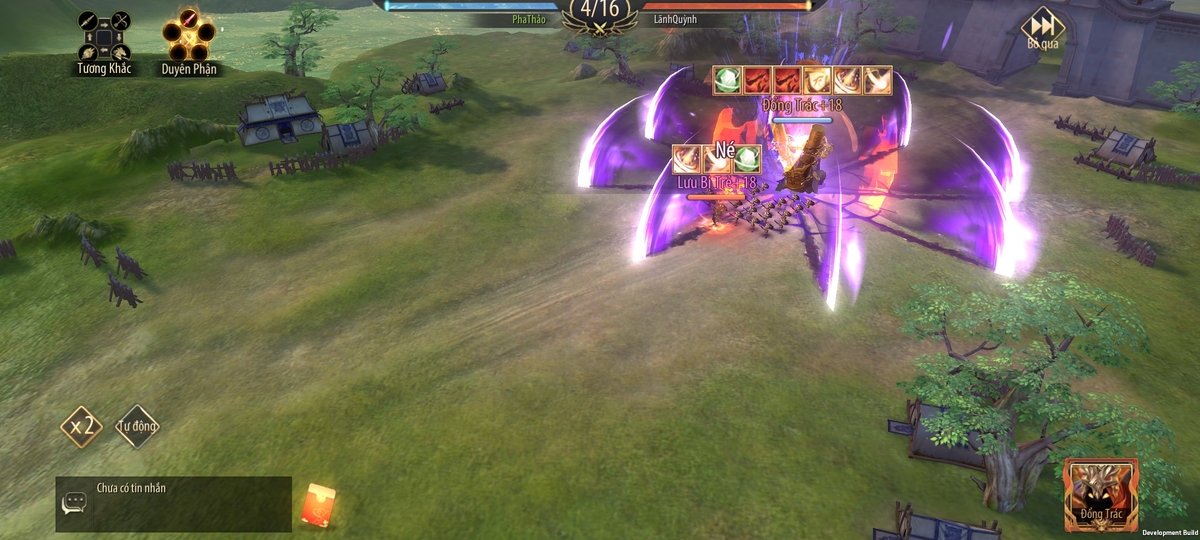
Task: Activate the Đổng Trác hero skill portrait
Action: (1101, 494)
